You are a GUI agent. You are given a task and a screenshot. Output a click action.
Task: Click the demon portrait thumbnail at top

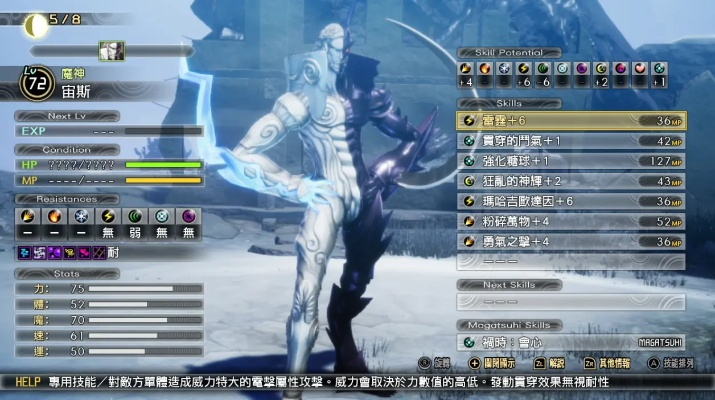pos(111,49)
